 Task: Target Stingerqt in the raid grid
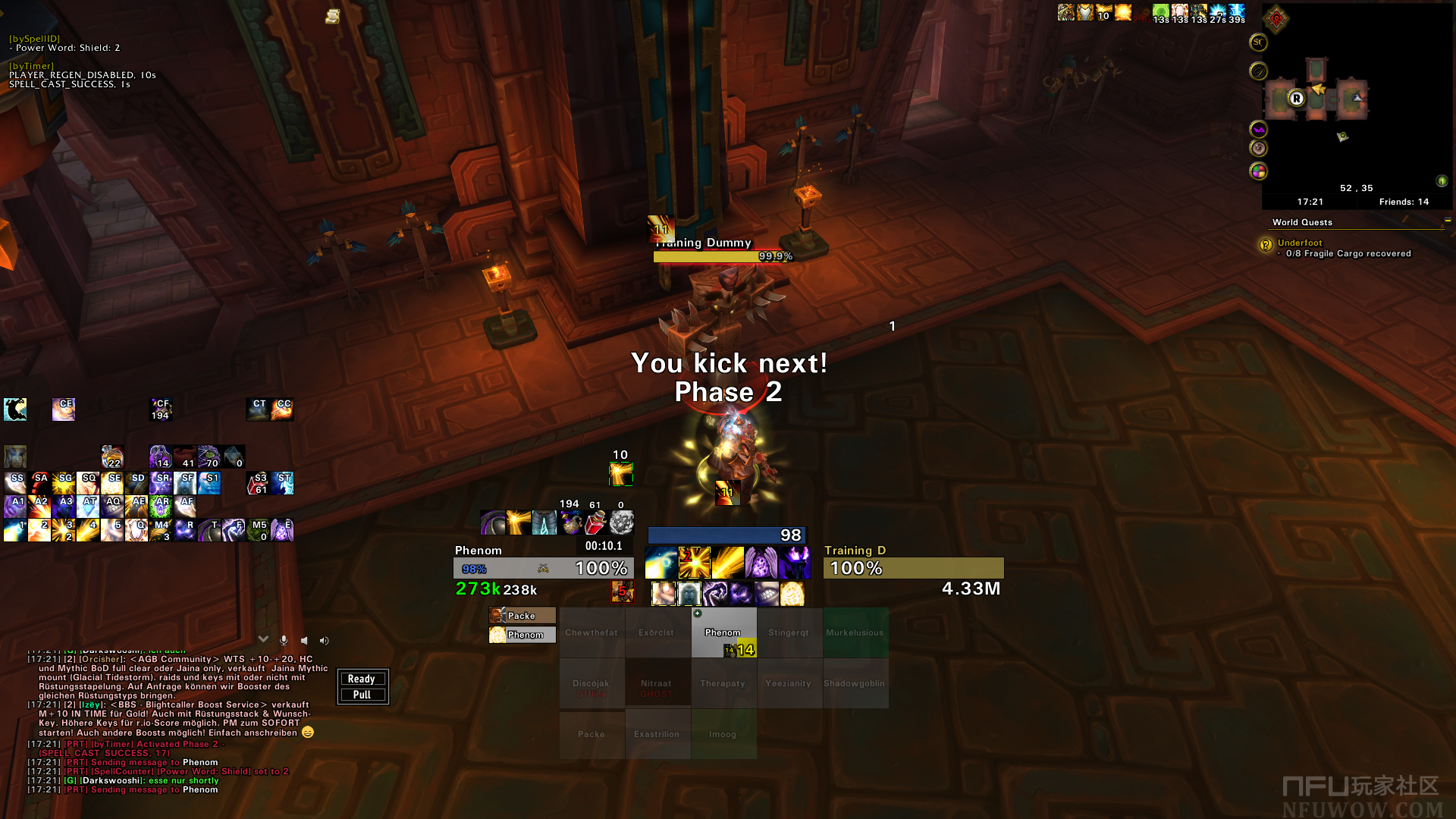[x=789, y=632]
